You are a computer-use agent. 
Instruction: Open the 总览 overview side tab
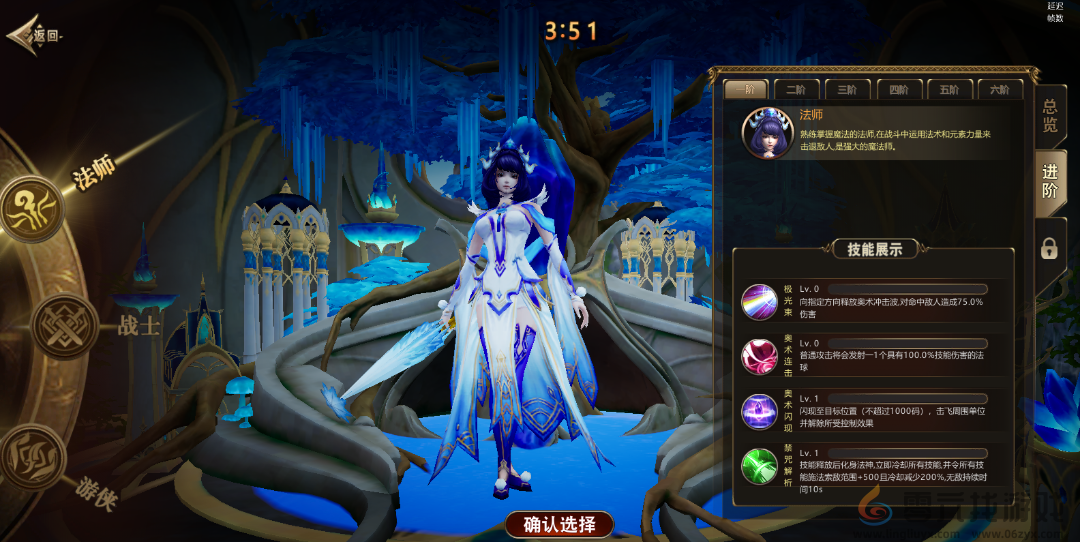[1050, 117]
